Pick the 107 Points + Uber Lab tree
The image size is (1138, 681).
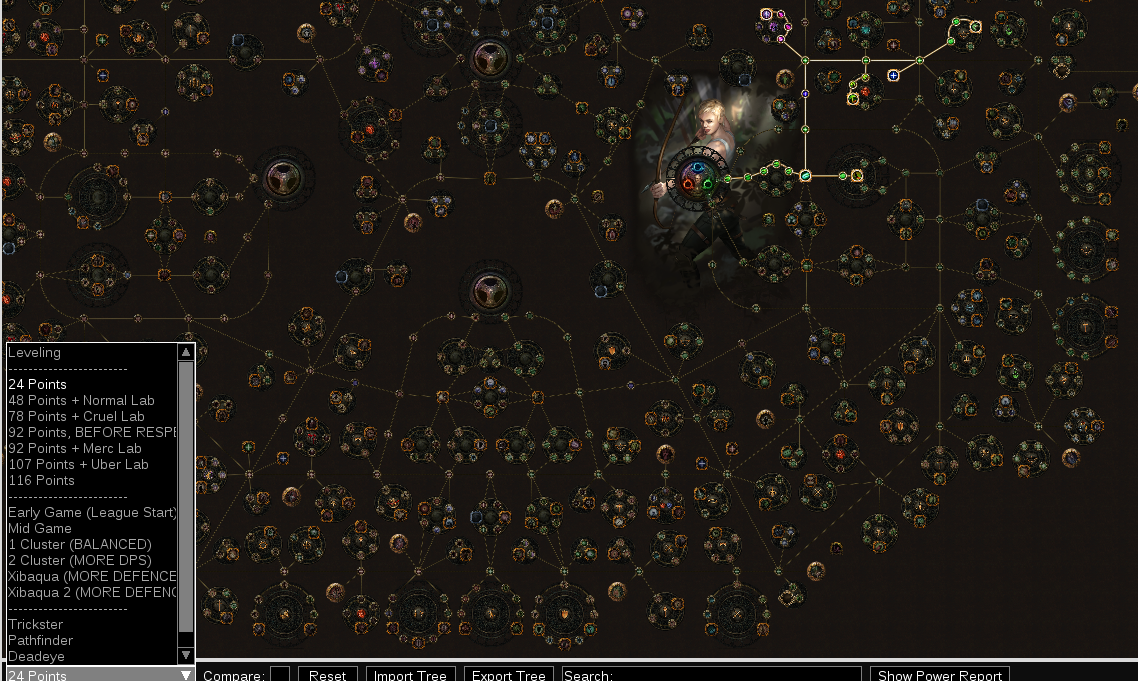pos(78,464)
